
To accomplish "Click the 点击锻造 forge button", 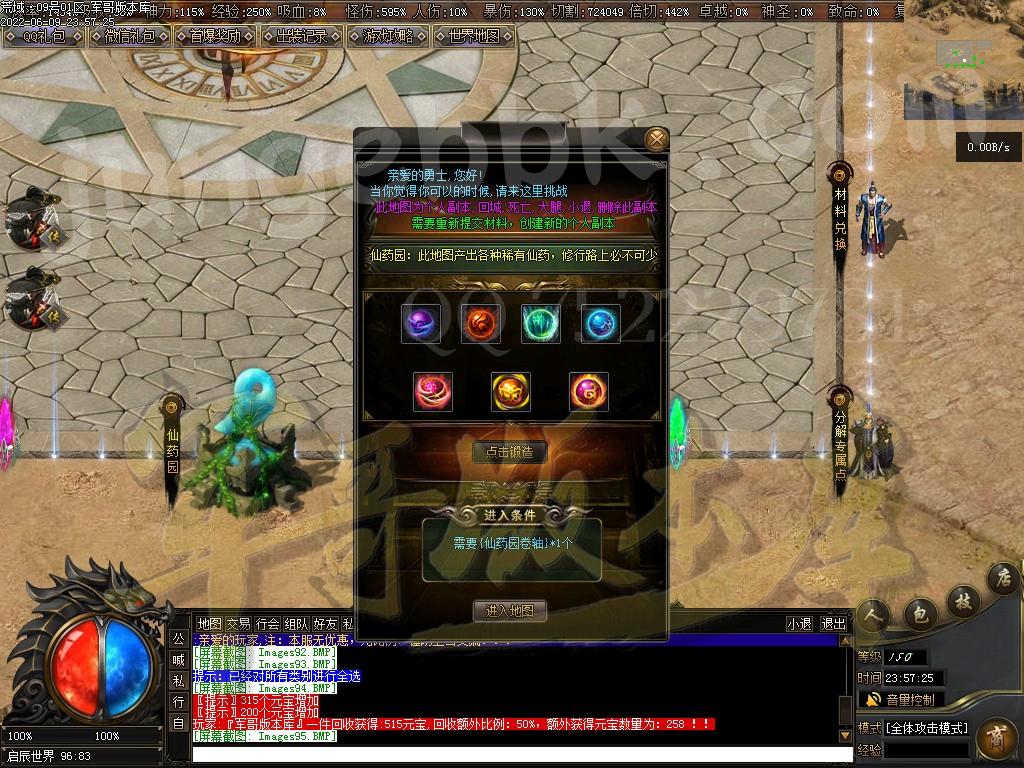I will pyautogui.click(x=510, y=452).
